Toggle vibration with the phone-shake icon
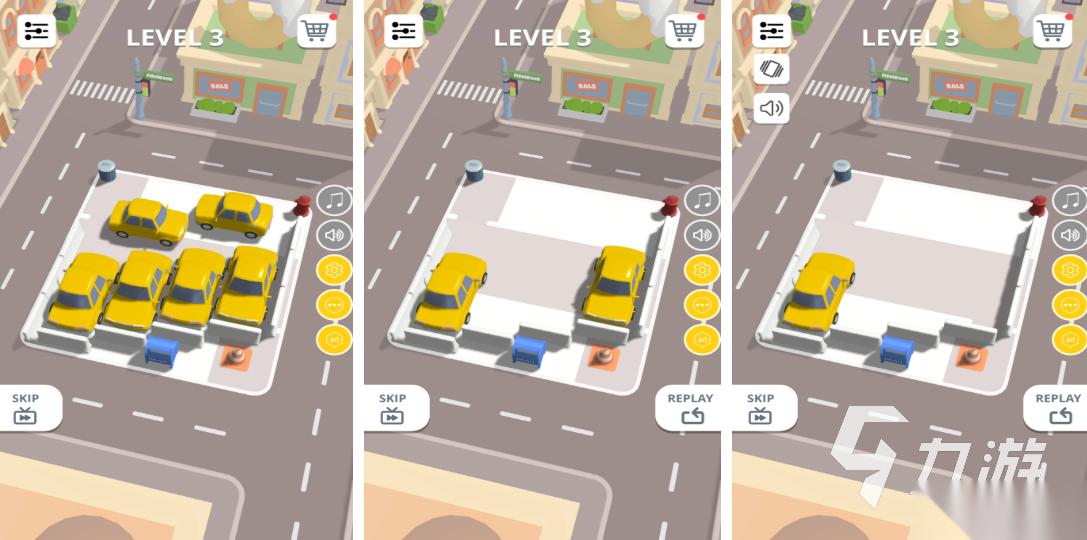The width and height of the screenshot is (1087, 540). coord(771,69)
